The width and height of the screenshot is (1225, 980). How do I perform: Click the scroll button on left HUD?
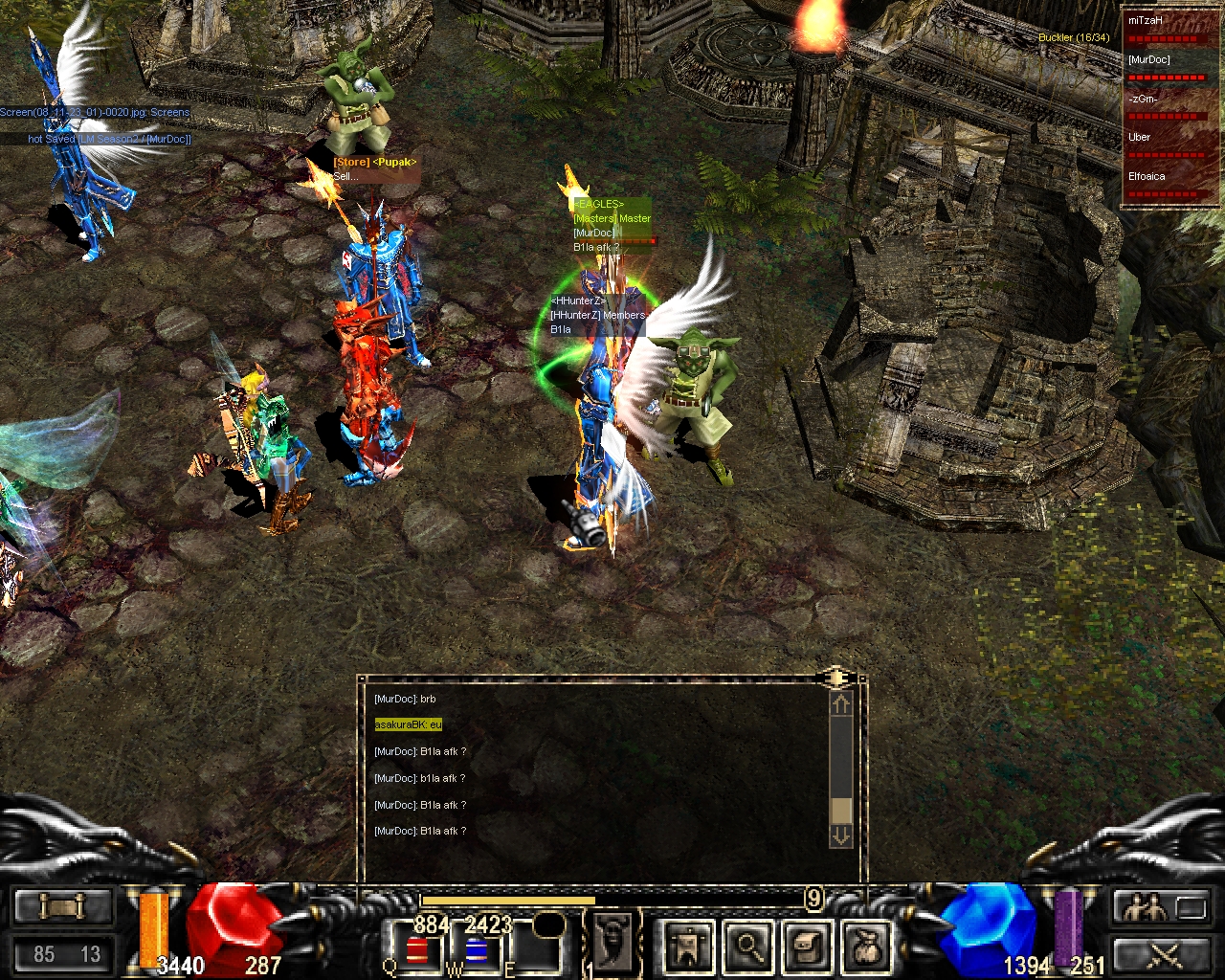[63, 906]
